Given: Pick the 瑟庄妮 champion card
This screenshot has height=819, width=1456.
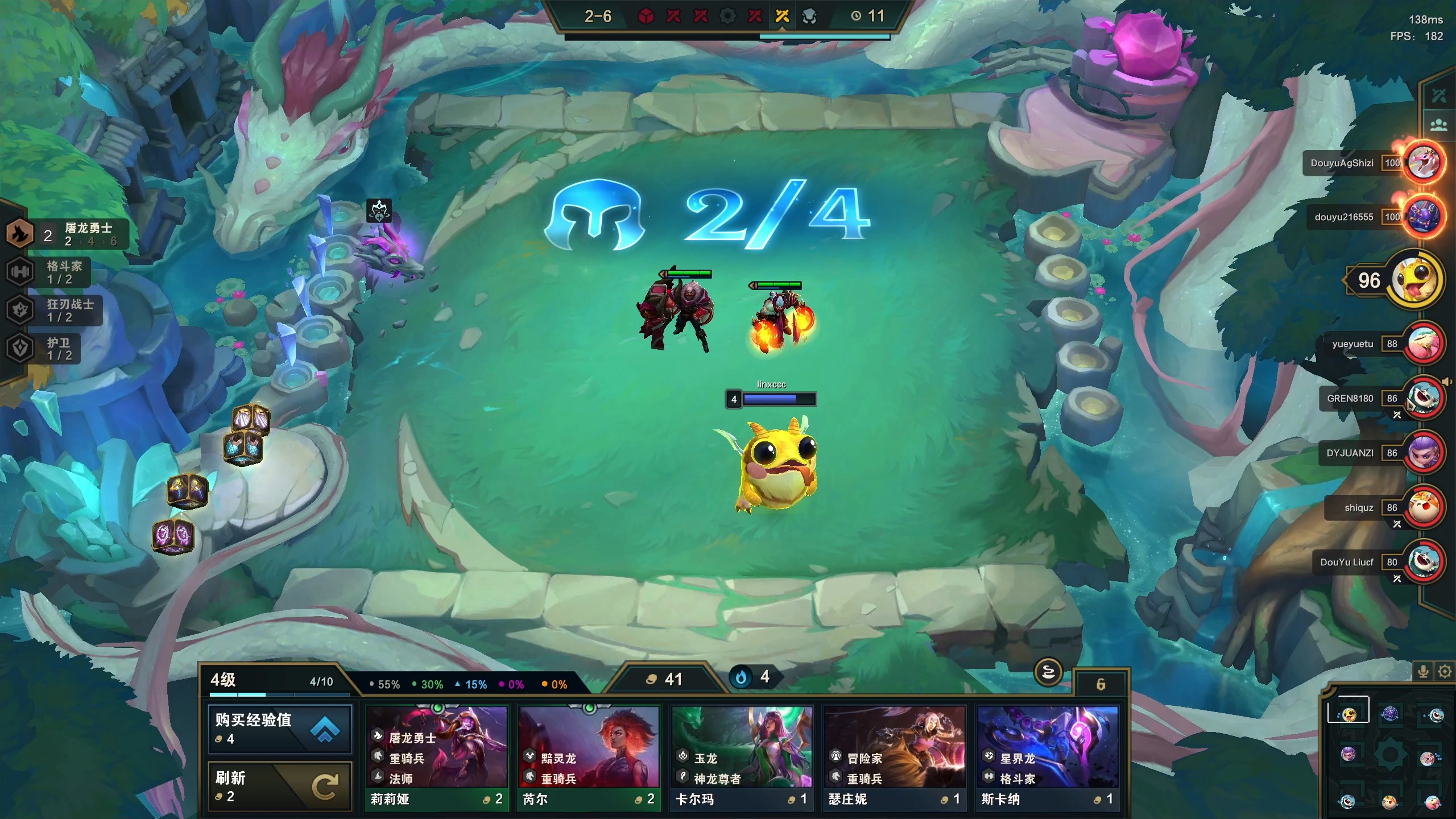Looking at the screenshot, I should (x=895, y=757).
